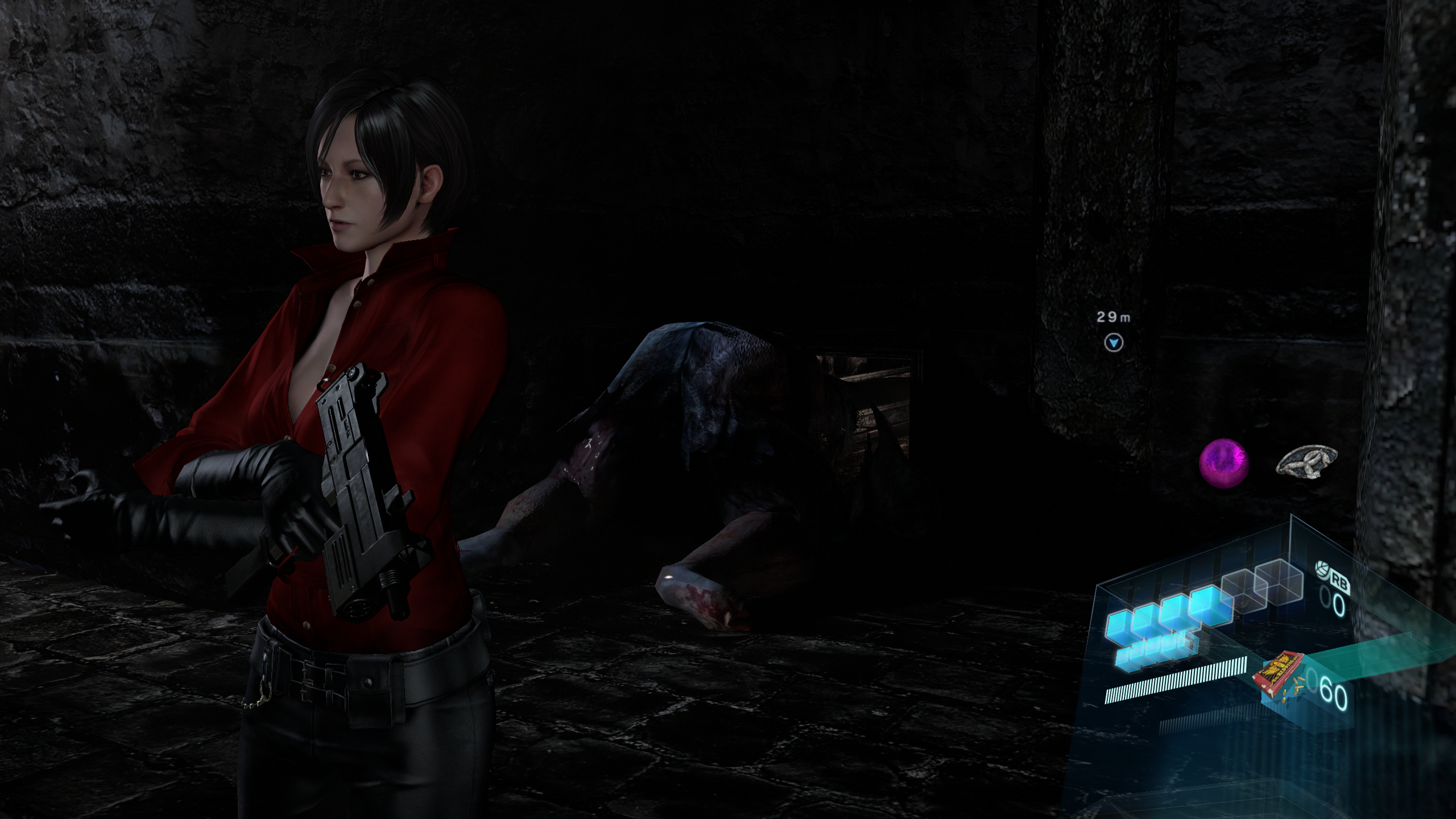Click the objective waypoint marker arrow
This screenshot has height=819, width=1456.
point(1114,343)
